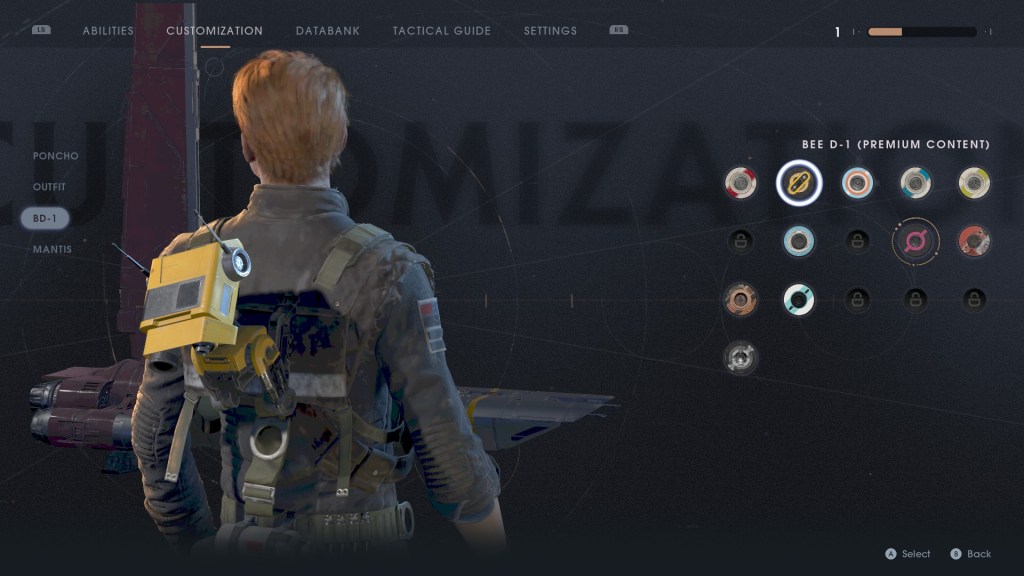
Task: Open the Tactical Guide tab
Action: click(x=441, y=31)
